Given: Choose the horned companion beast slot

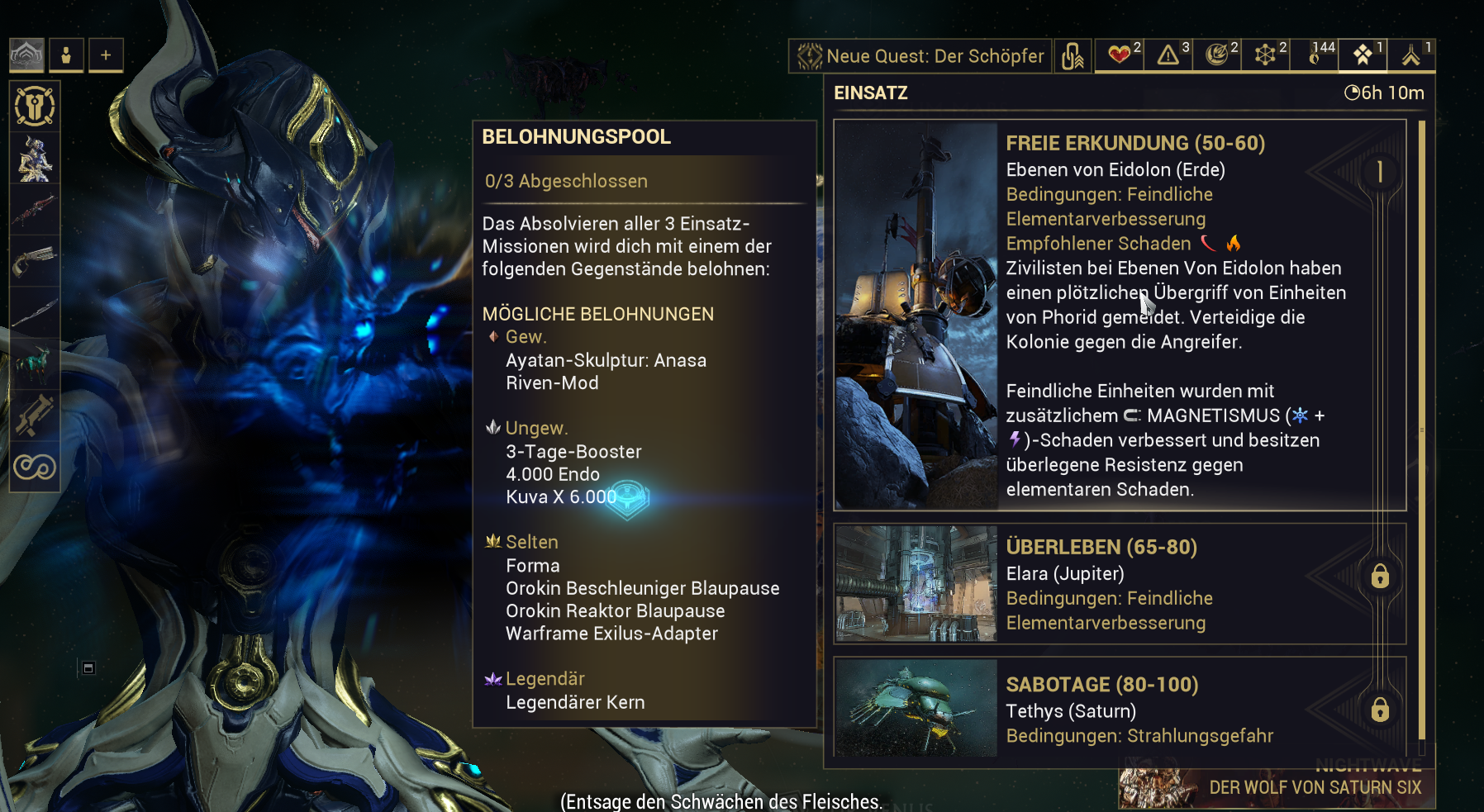Looking at the screenshot, I should [35, 363].
